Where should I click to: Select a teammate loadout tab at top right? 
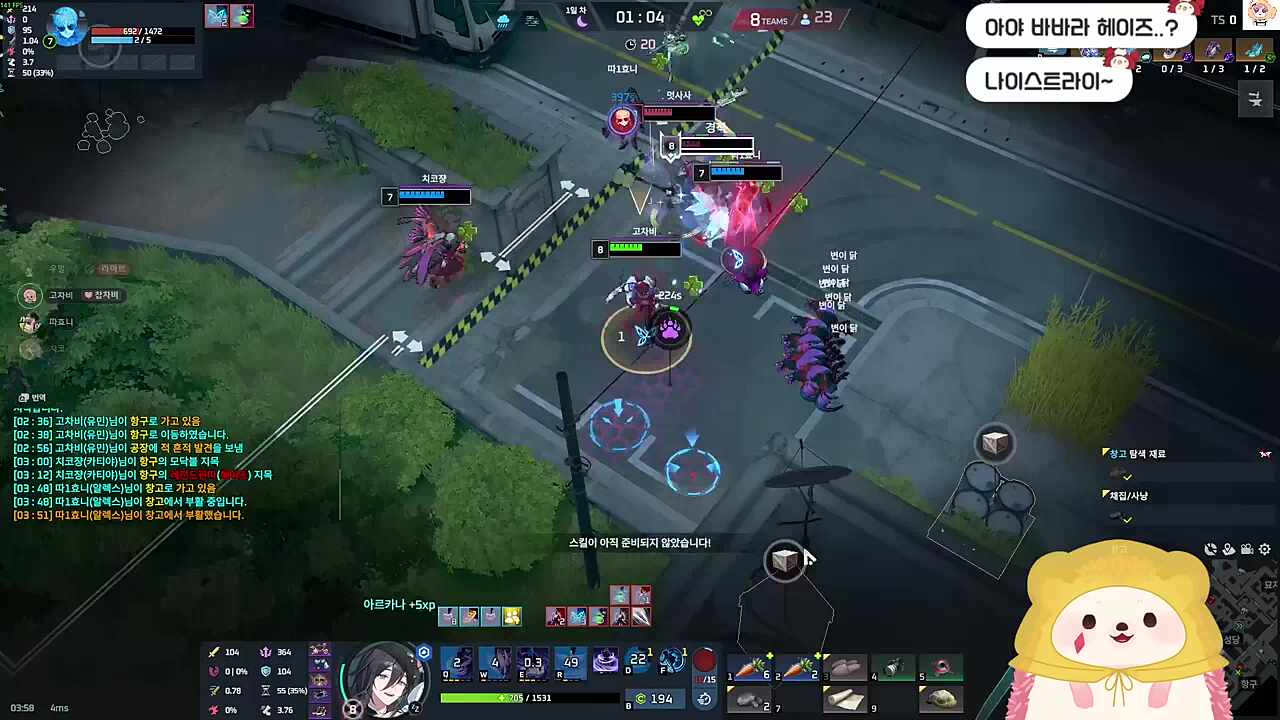click(x=1213, y=50)
